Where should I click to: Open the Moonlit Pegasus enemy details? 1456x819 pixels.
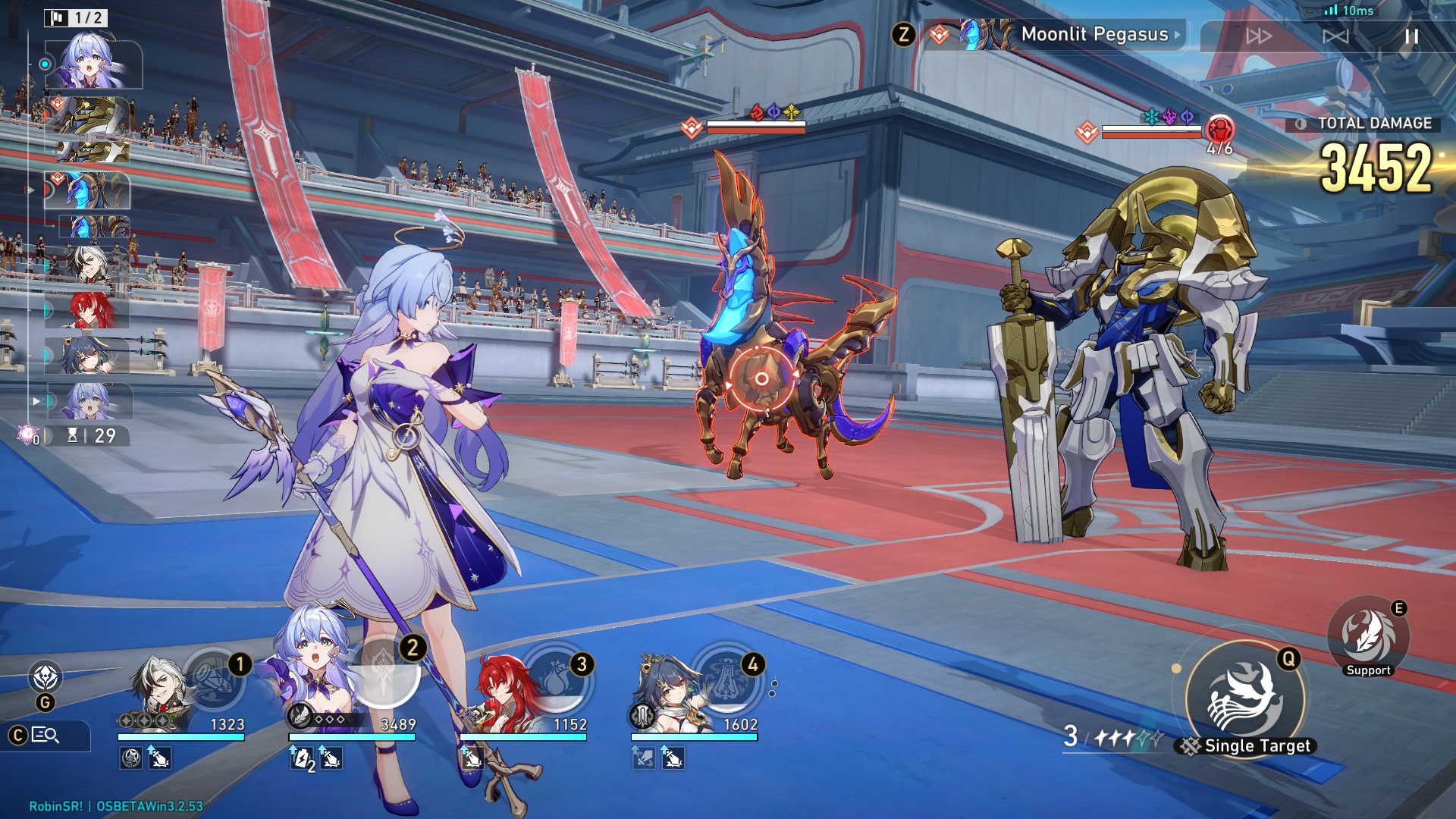point(1096,35)
